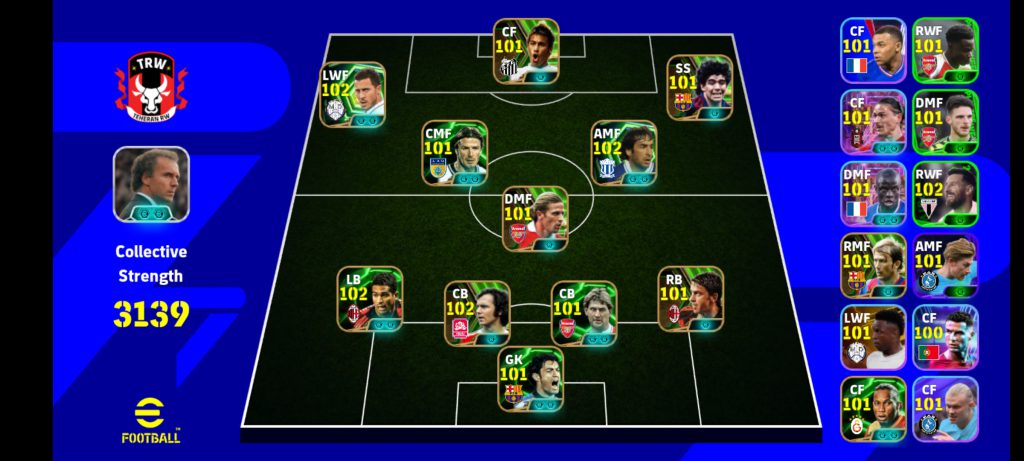Choose the LWF 101 substitute card
The width and height of the screenshot is (1024, 461).
point(873,338)
